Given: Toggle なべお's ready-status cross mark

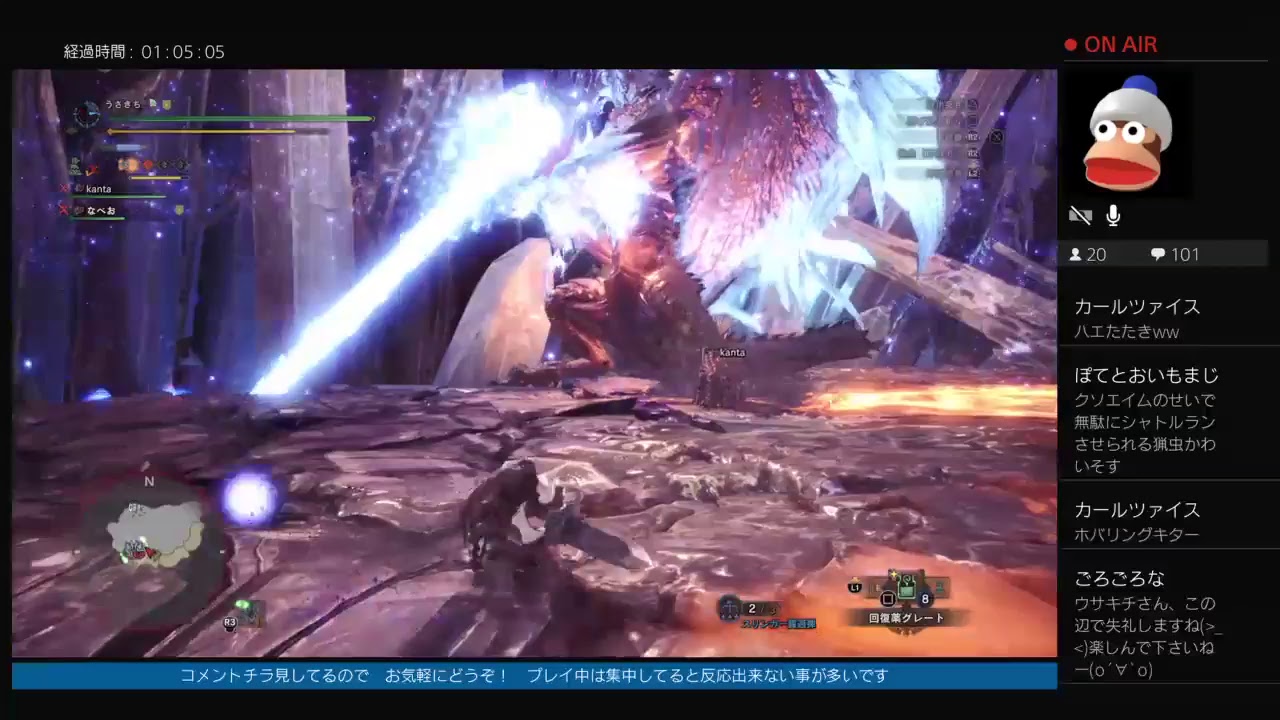Looking at the screenshot, I should tap(64, 211).
